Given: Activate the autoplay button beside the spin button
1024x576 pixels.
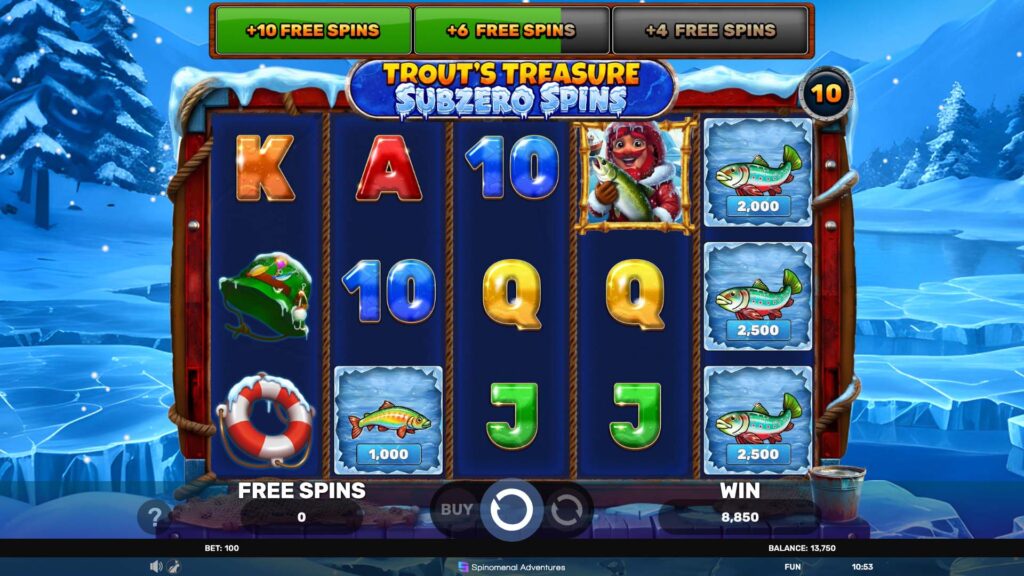Looking at the screenshot, I should point(567,510).
